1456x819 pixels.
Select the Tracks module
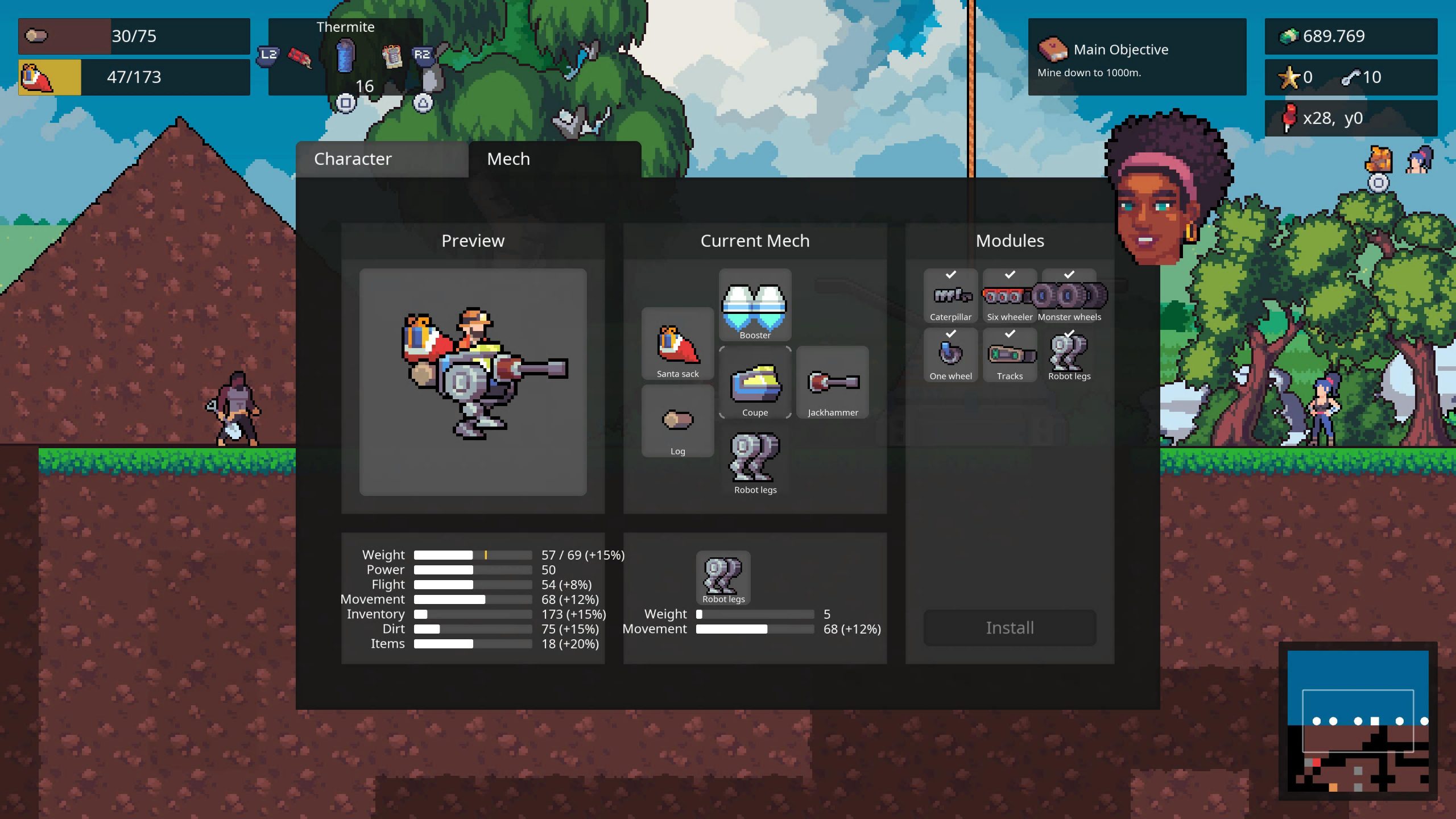[1010, 355]
